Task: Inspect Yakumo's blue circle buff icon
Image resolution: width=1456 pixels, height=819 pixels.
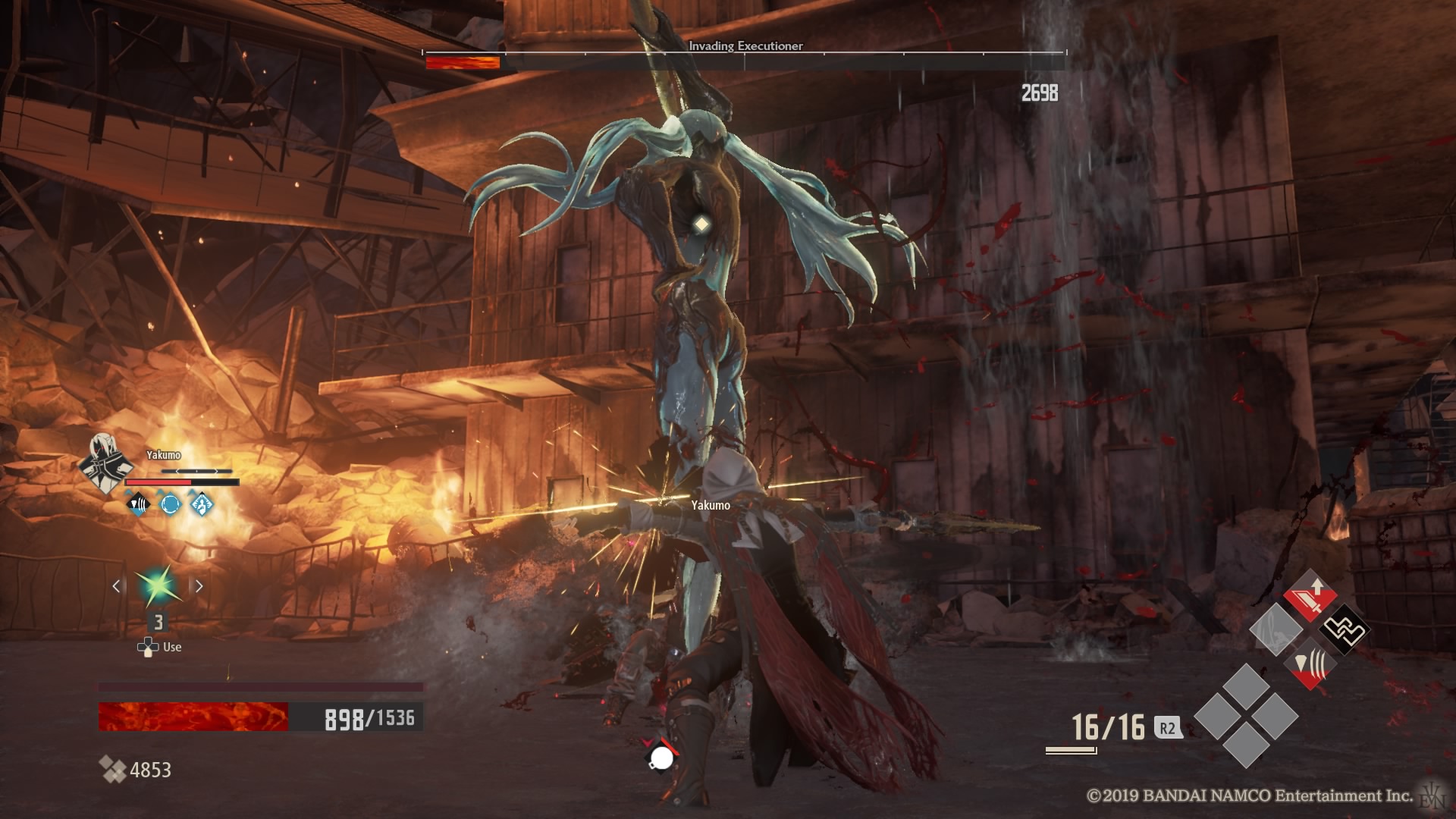Action: pyautogui.click(x=170, y=504)
